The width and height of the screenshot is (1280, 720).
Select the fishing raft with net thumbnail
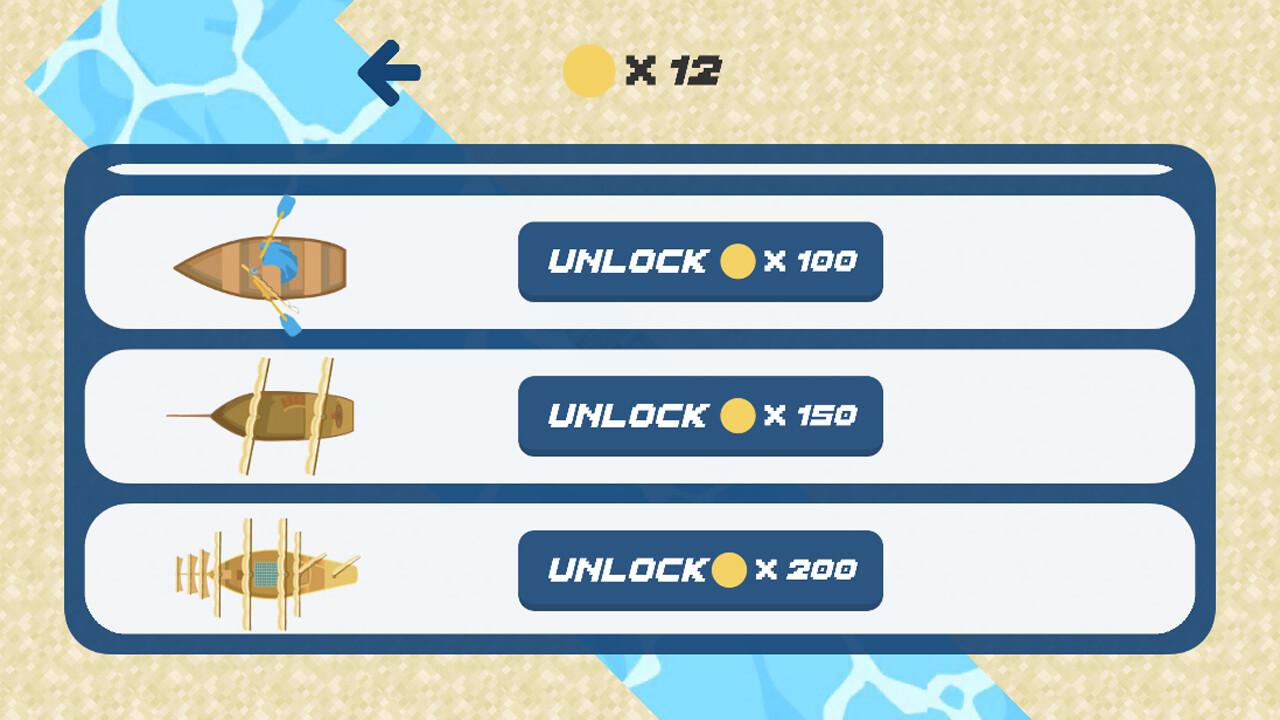(265, 572)
